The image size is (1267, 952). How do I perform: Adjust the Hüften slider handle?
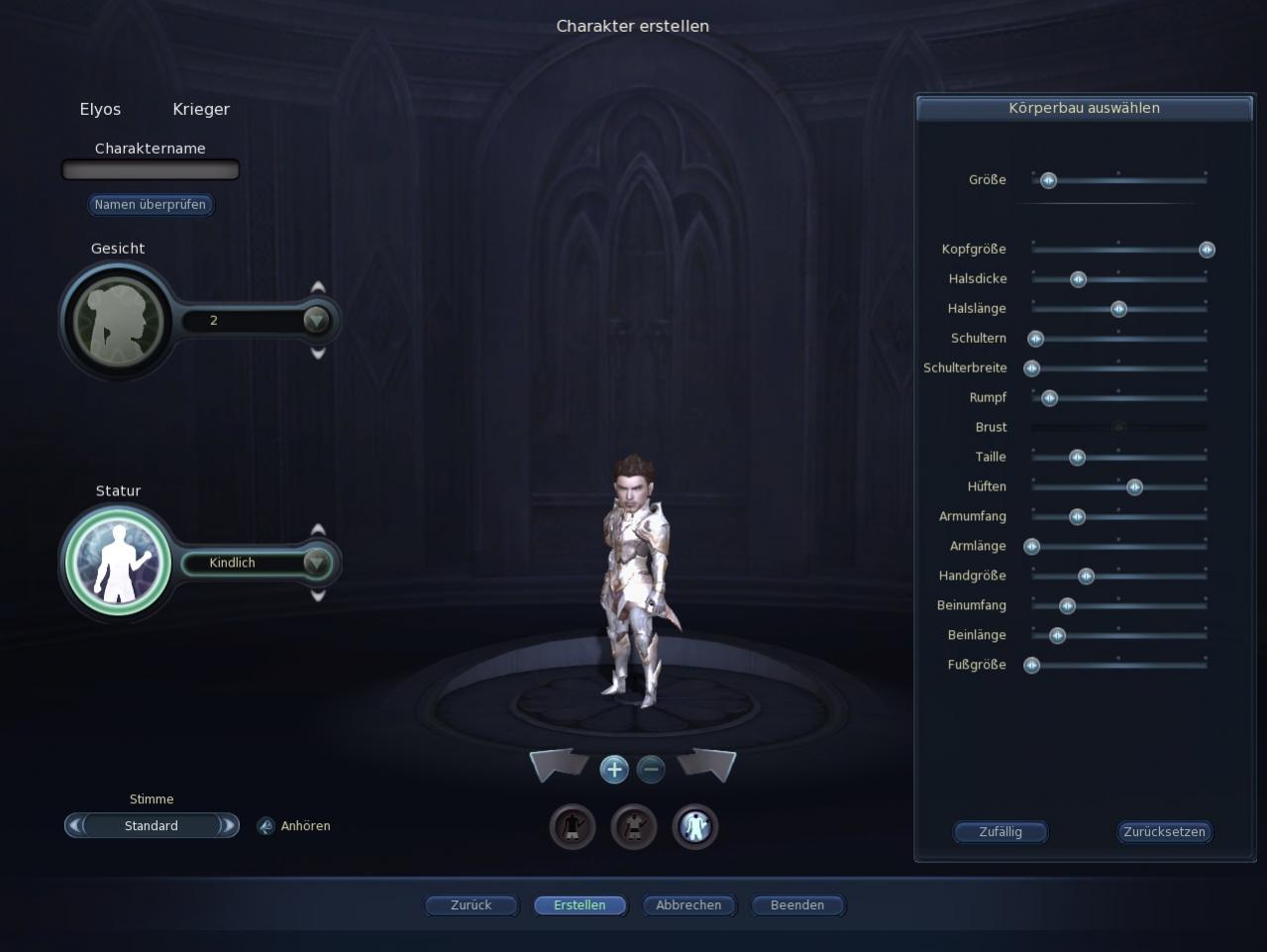point(1134,487)
